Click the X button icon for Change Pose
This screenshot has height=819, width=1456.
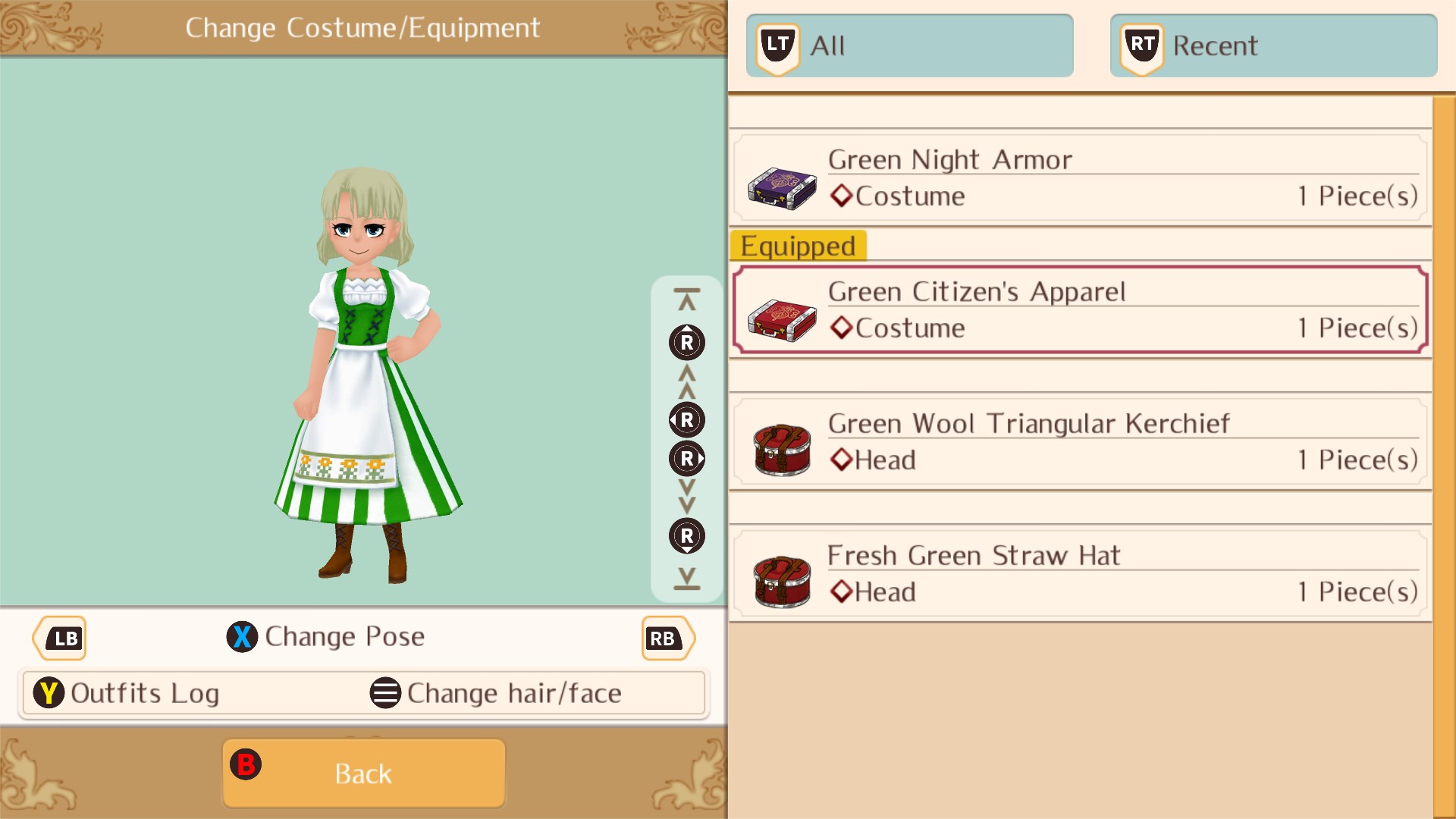241,637
